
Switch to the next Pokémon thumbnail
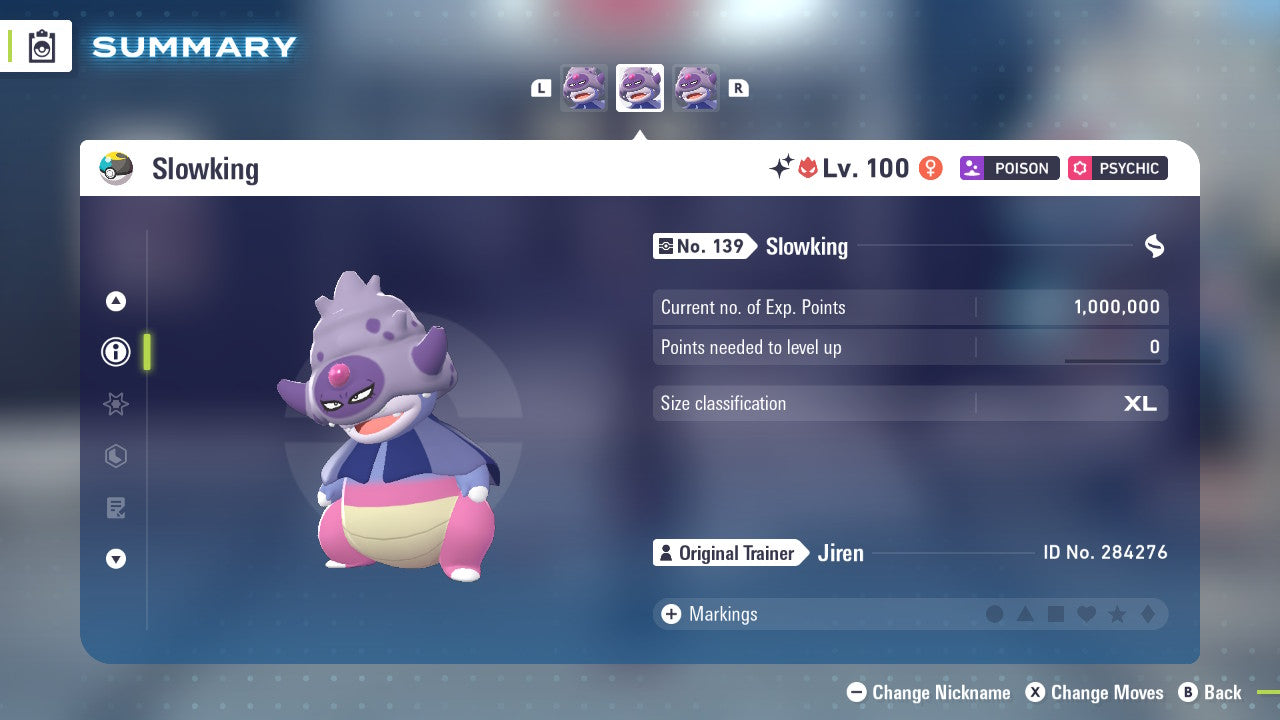[x=695, y=88]
